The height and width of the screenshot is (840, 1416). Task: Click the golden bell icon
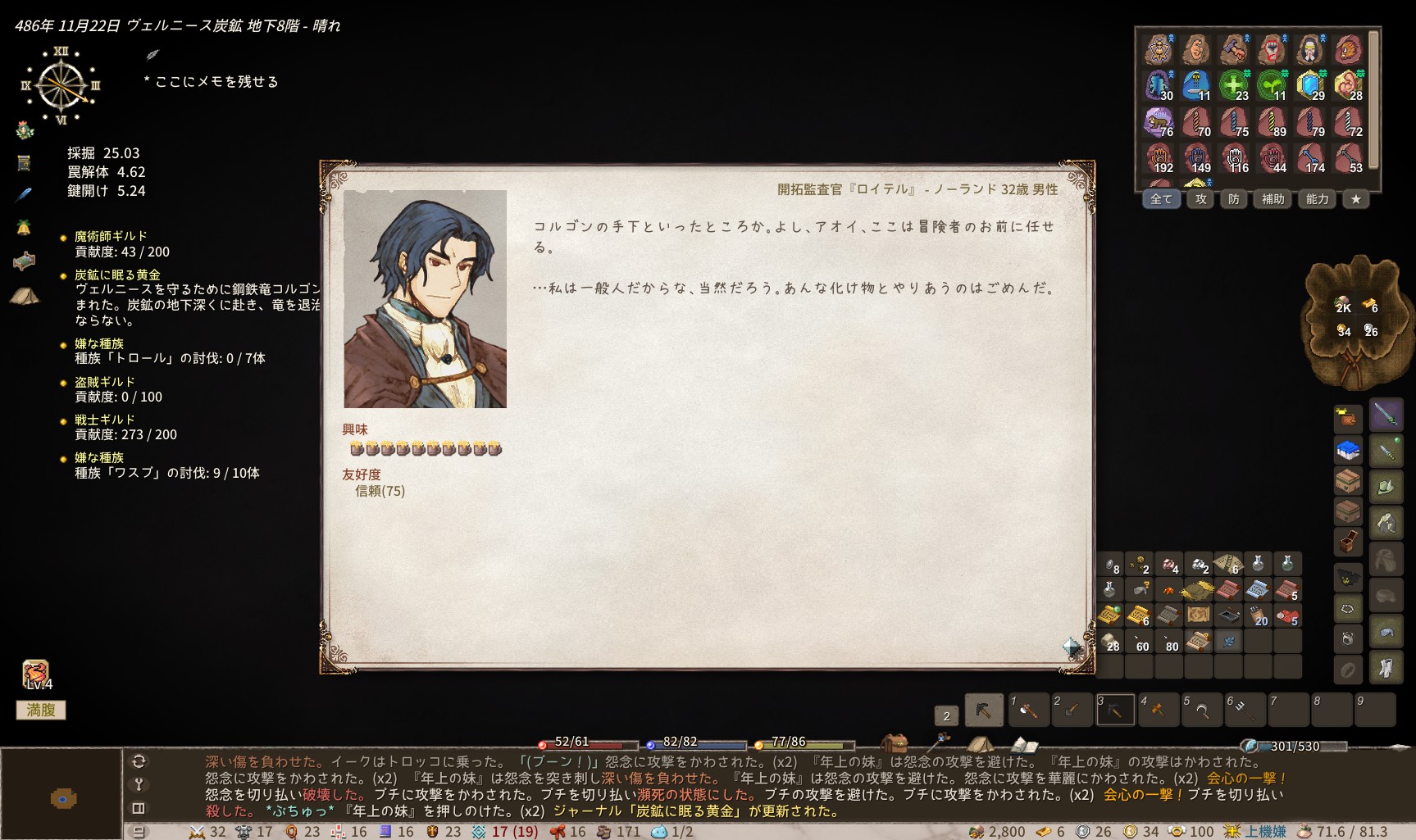24,228
